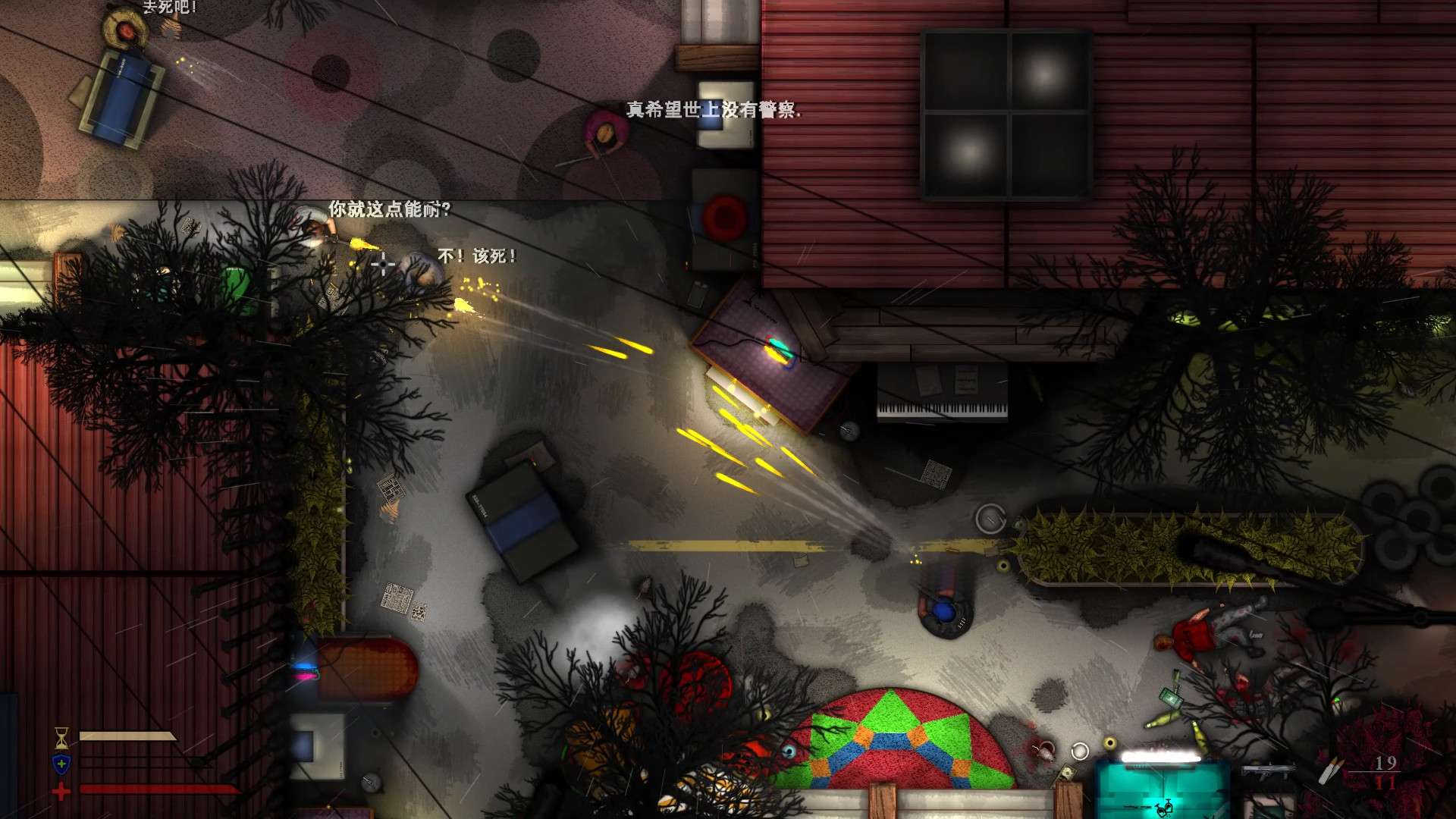This screenshot has height=819, width=1456.
Task: Click the "11" reserve ammo number
Action: point(1386,783)
